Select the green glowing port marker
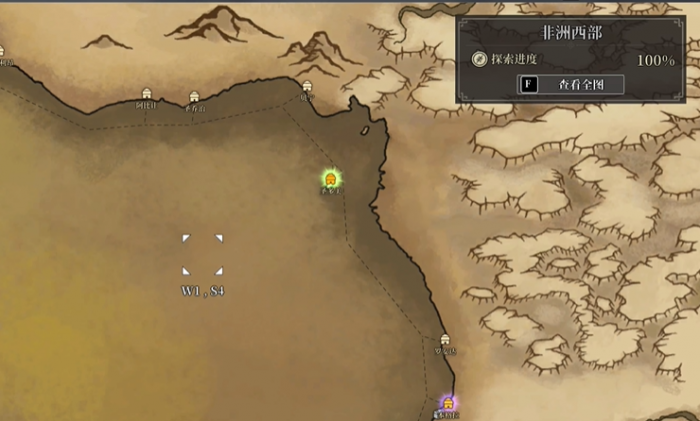Image resolution: width=700 pixels, height=421 pixels. point(331,179)
